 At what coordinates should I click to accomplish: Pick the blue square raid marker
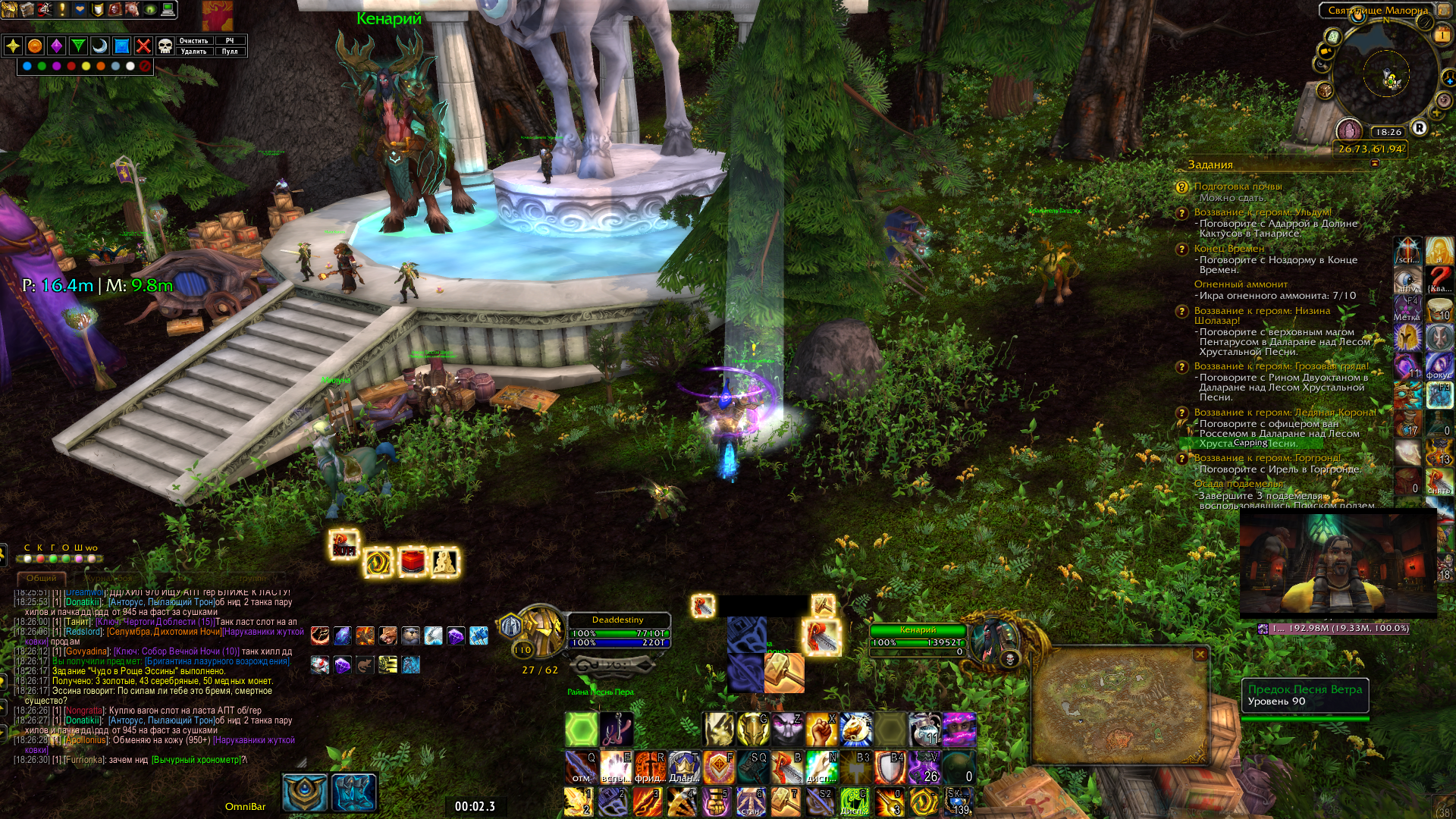121,46
